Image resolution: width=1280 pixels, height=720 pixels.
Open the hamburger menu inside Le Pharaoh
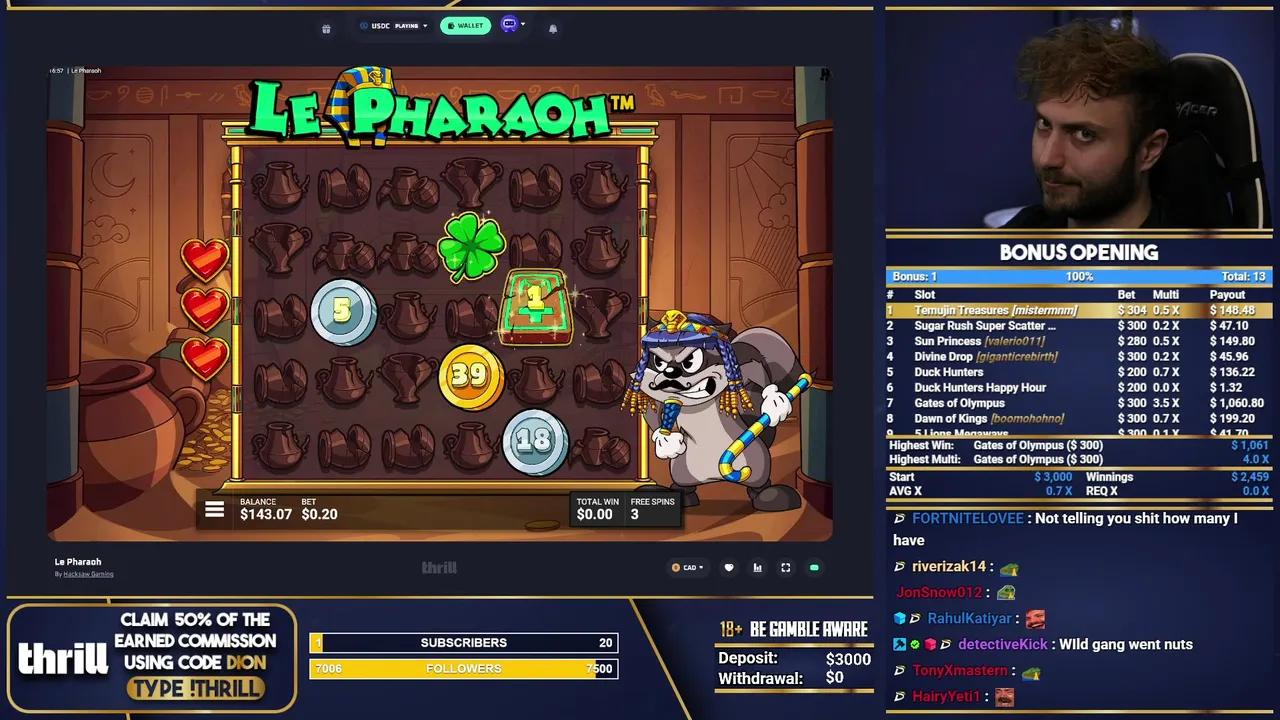(215, 509)
